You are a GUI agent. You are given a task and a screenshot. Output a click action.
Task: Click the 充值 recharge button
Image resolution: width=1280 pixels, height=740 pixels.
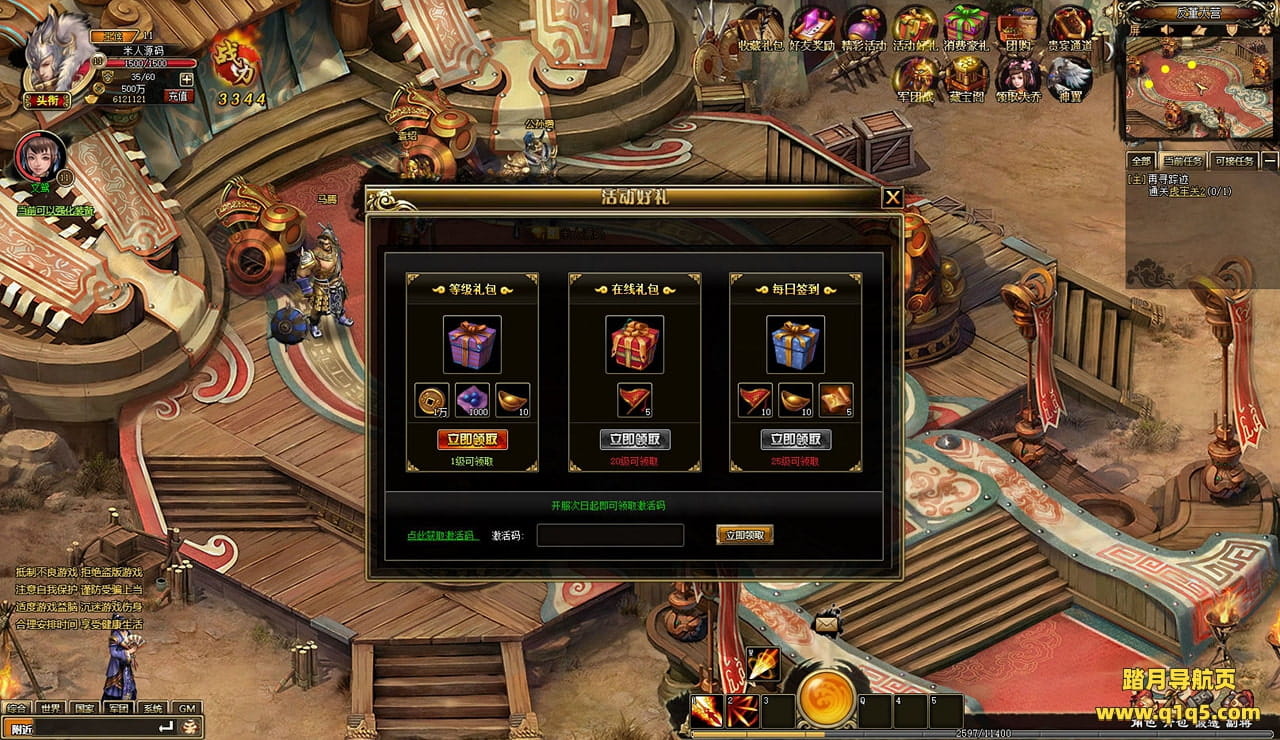178,96
